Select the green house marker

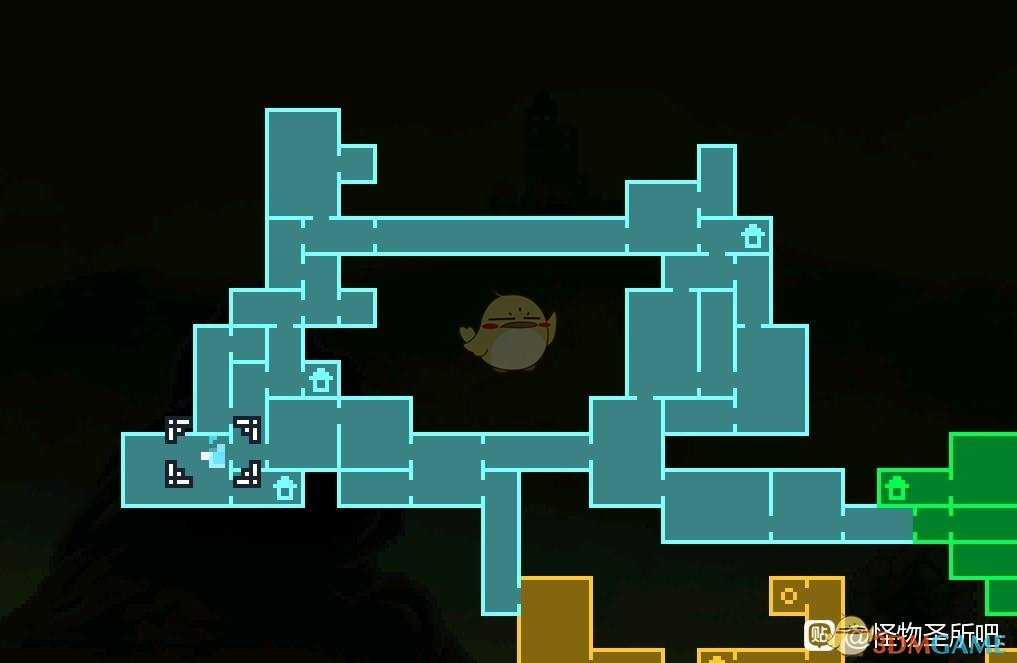[897, 488]
